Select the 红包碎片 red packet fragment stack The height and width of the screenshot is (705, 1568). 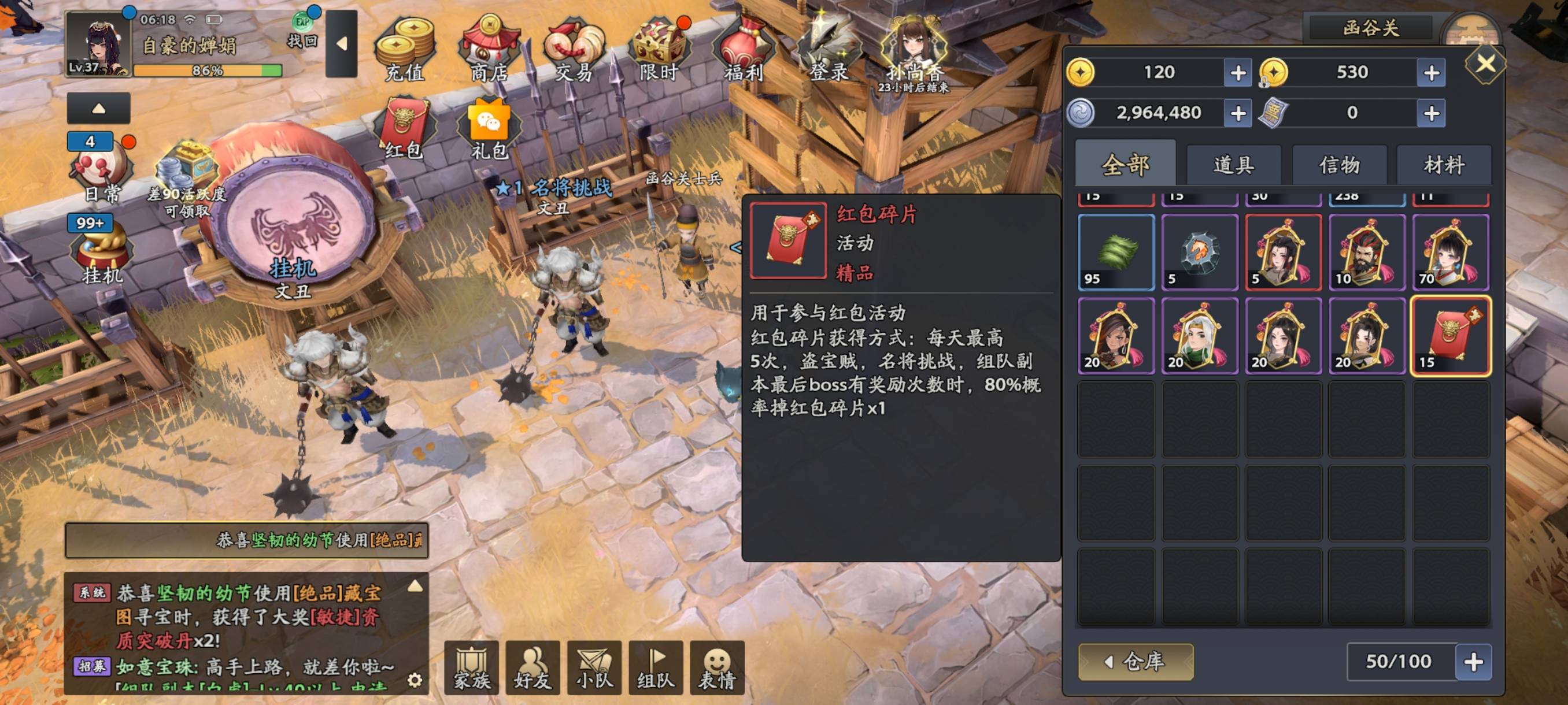point(1452,336)
